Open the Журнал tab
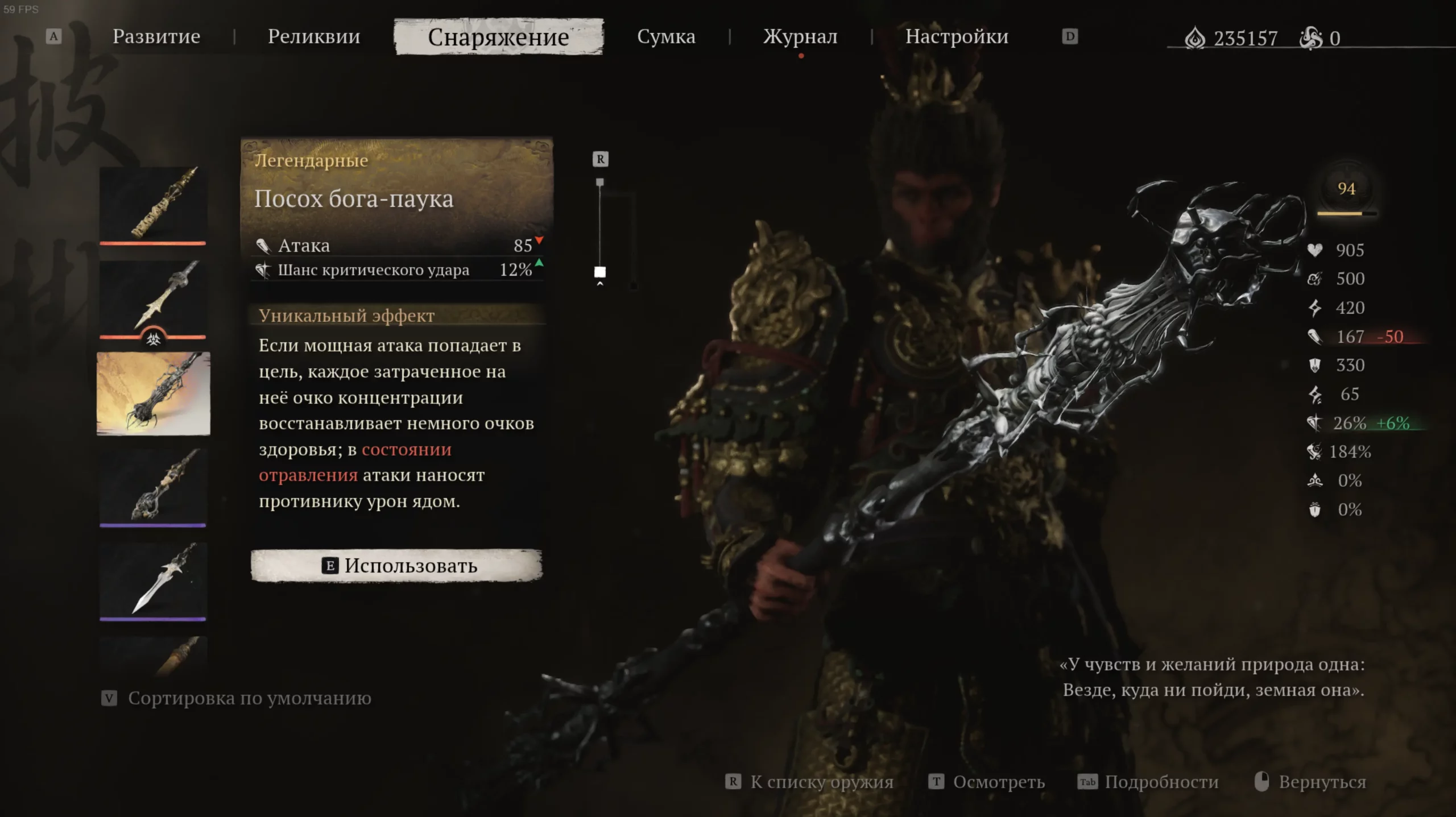The image size is (1456, 817). 800,37
